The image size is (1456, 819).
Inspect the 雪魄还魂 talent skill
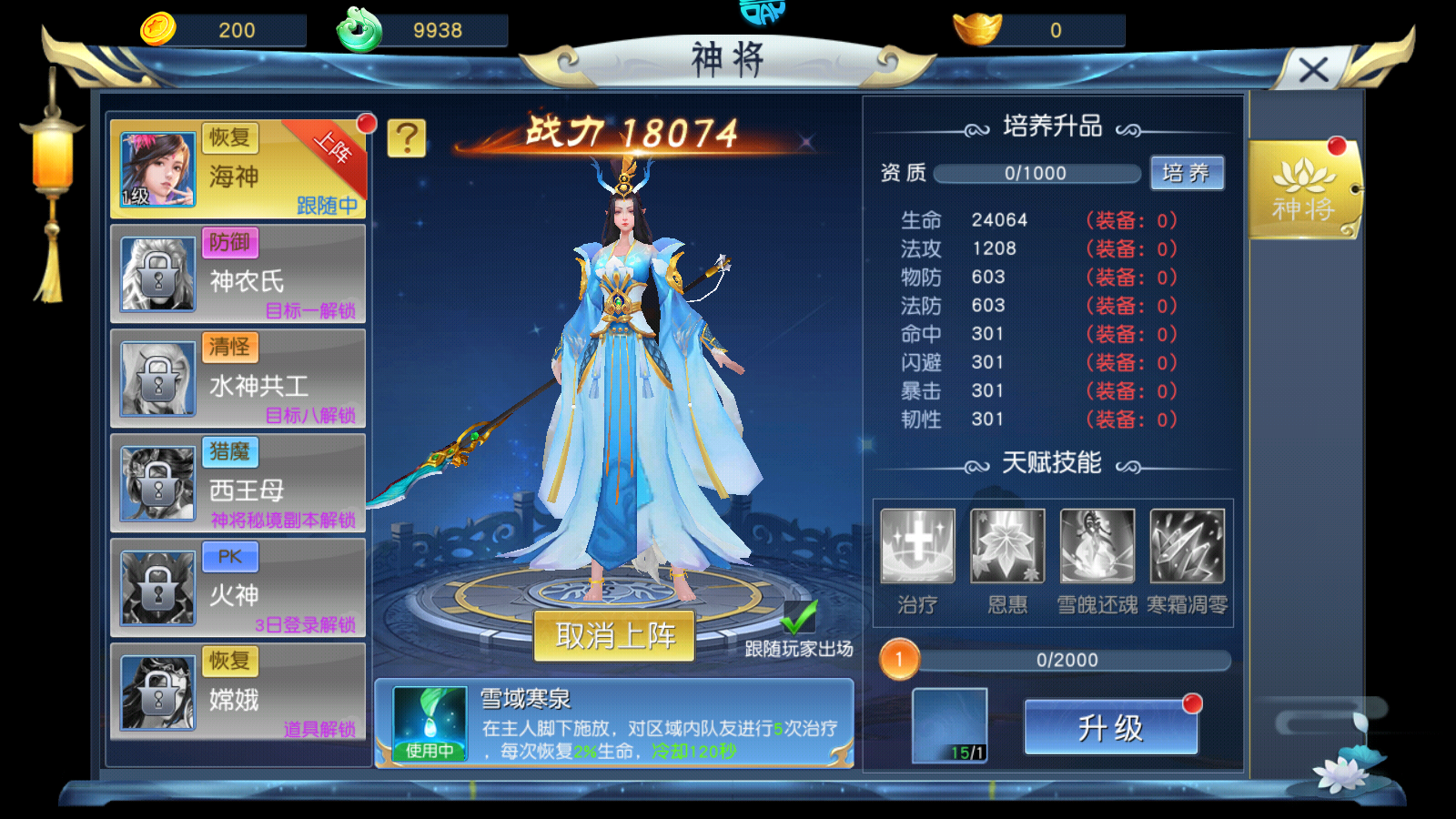point(1097,546)
